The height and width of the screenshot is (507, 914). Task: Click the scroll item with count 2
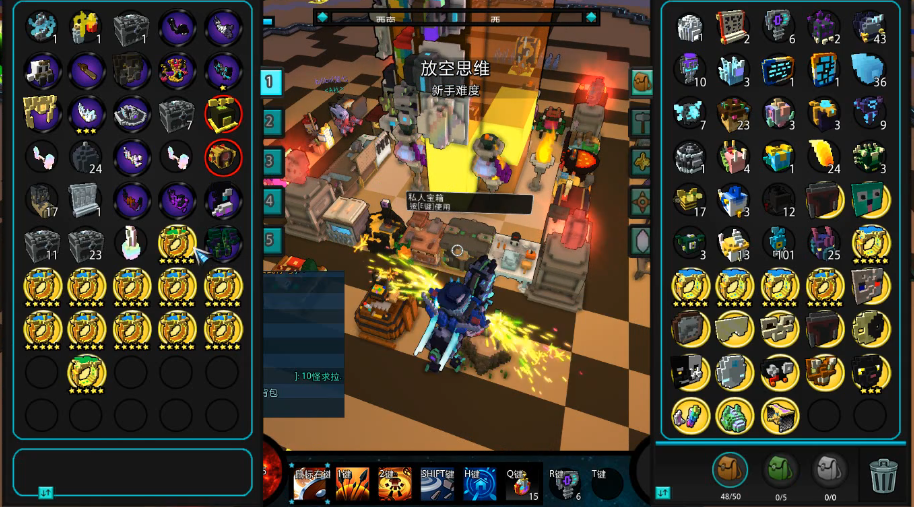point(733,27)
